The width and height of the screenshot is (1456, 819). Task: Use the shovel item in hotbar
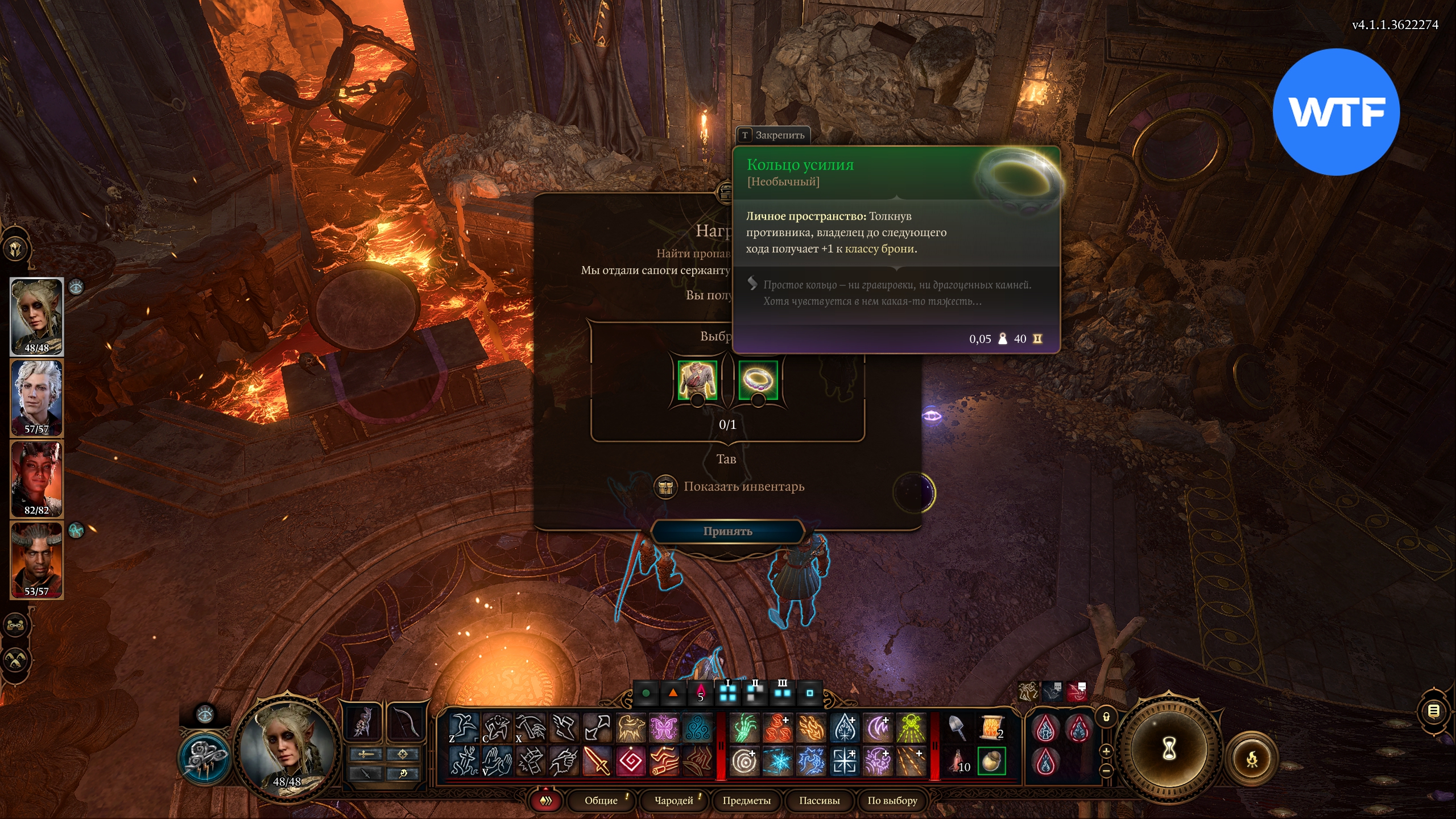click(958, 728)
